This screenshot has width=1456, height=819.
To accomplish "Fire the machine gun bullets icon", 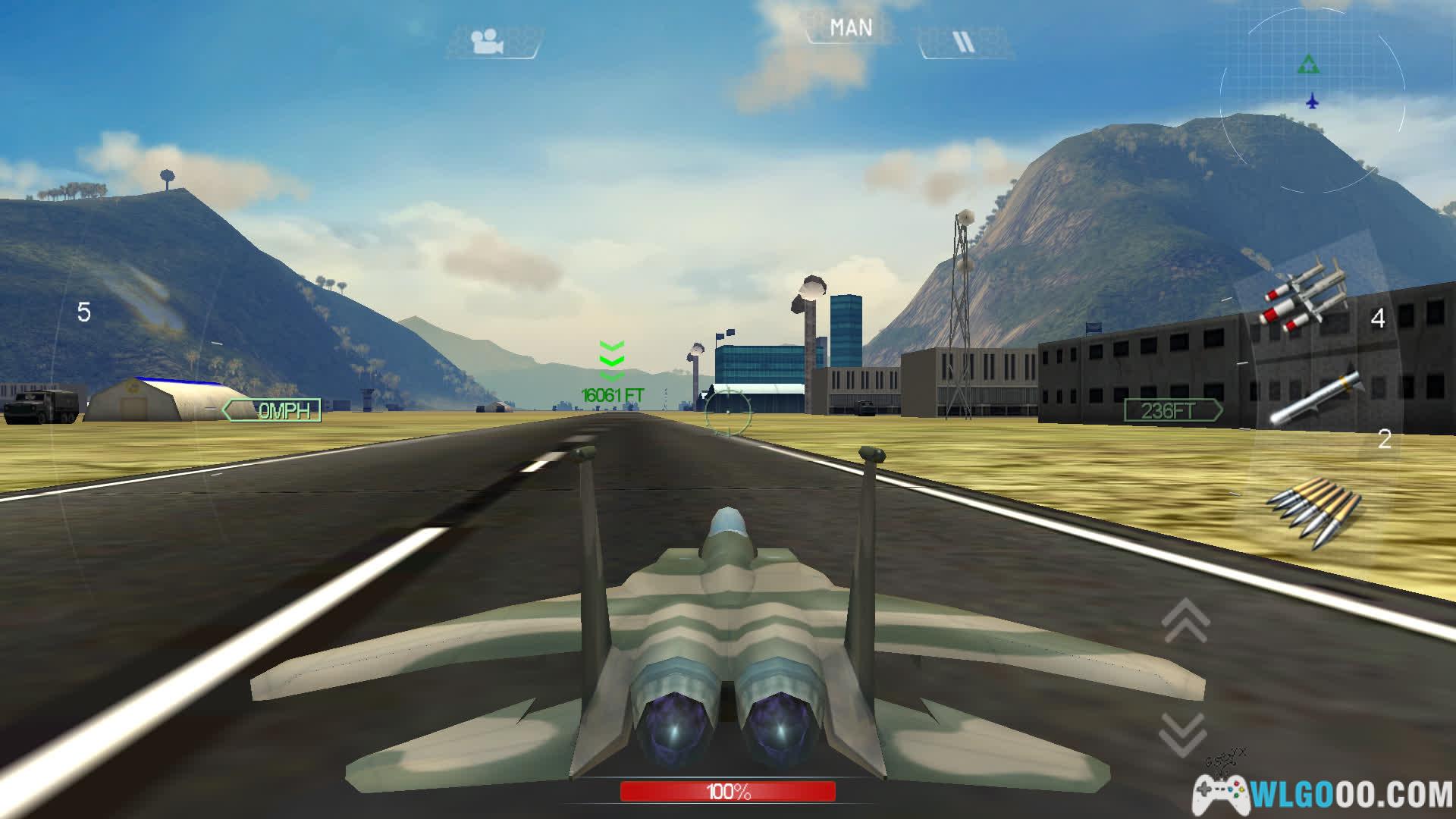I will 1316,510.
